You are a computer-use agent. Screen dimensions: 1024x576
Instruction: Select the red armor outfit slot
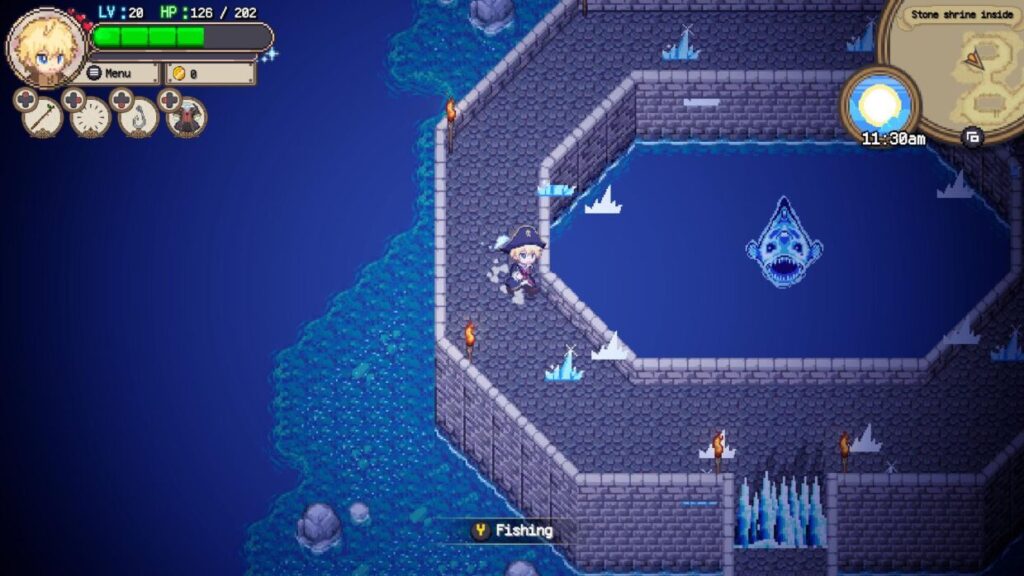click(187, 118)
